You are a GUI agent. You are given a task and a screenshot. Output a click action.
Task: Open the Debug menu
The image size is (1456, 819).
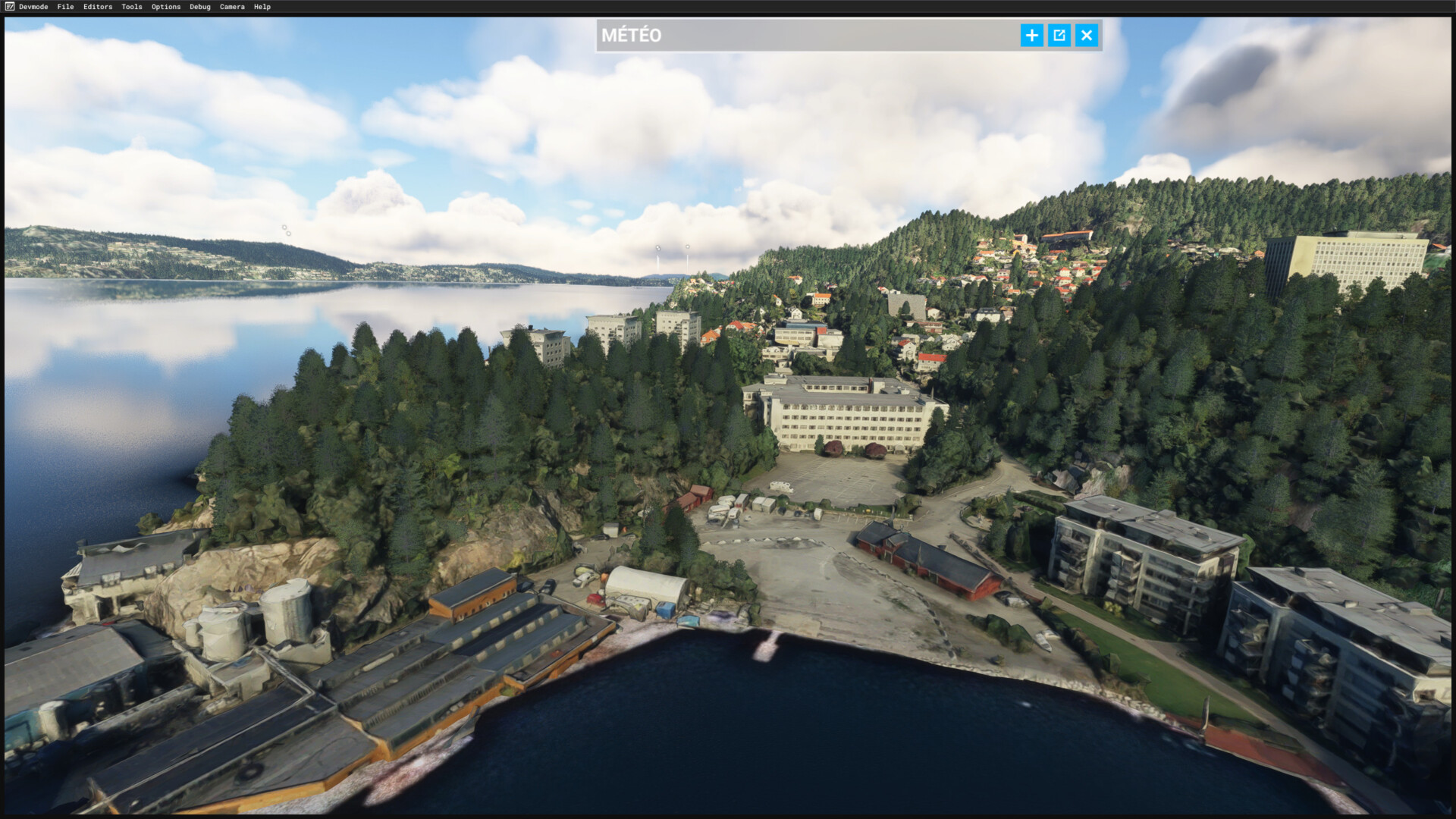click(200, 7)
